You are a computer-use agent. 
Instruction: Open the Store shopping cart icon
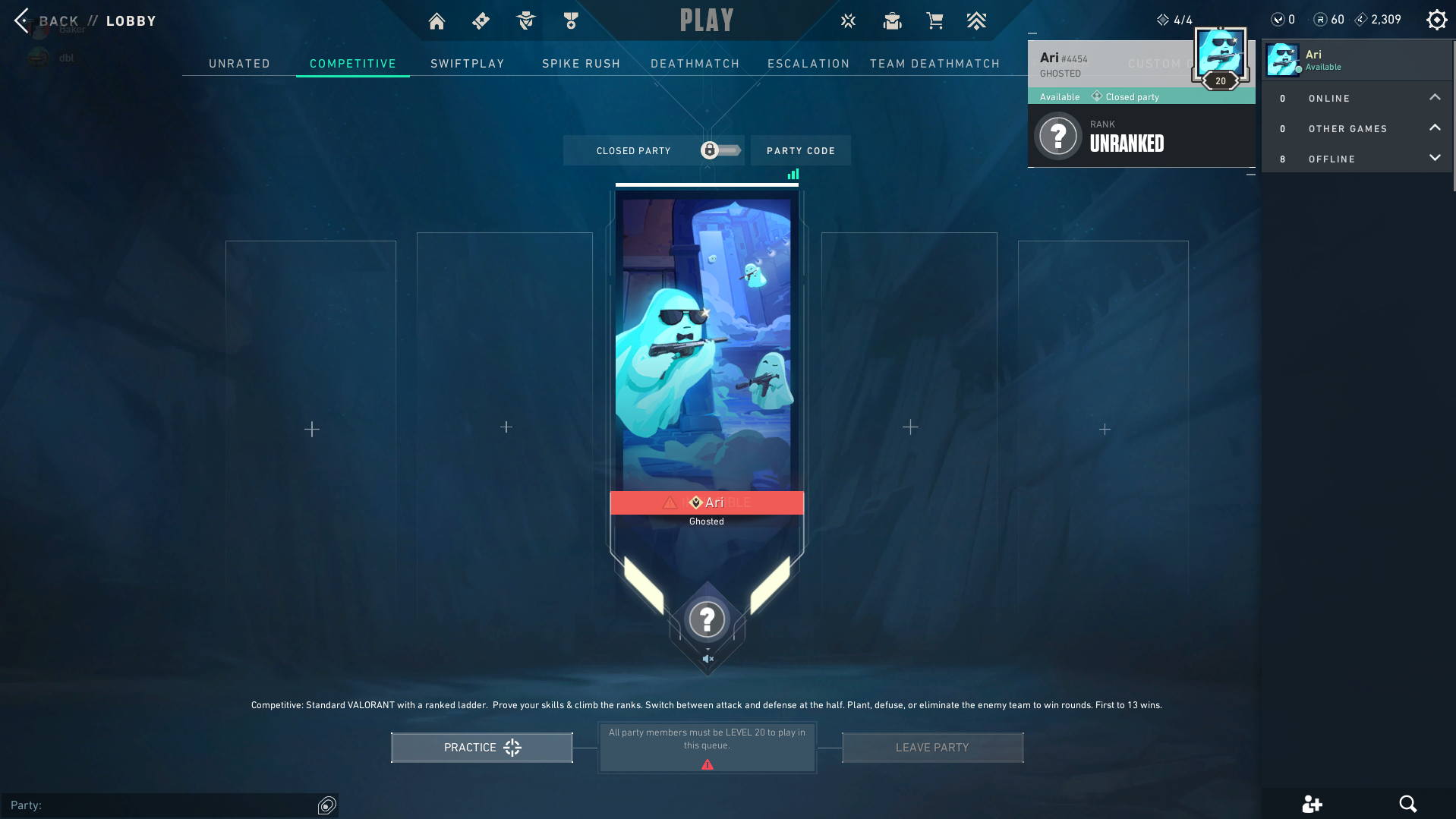point(934,20)
